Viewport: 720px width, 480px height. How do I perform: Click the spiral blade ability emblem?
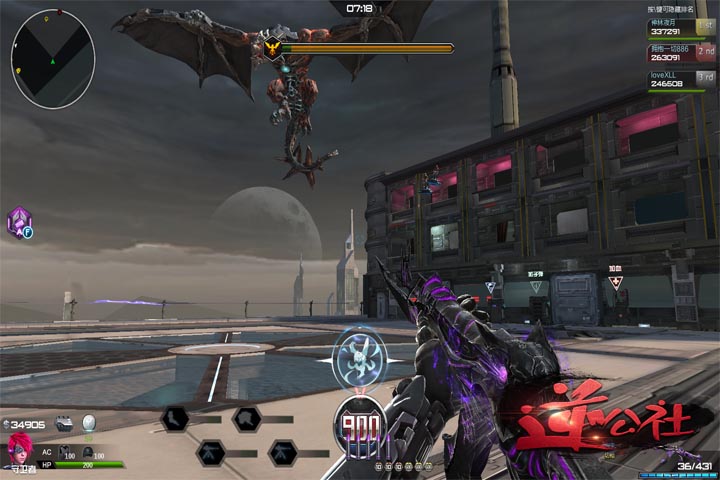click(359, 357)
